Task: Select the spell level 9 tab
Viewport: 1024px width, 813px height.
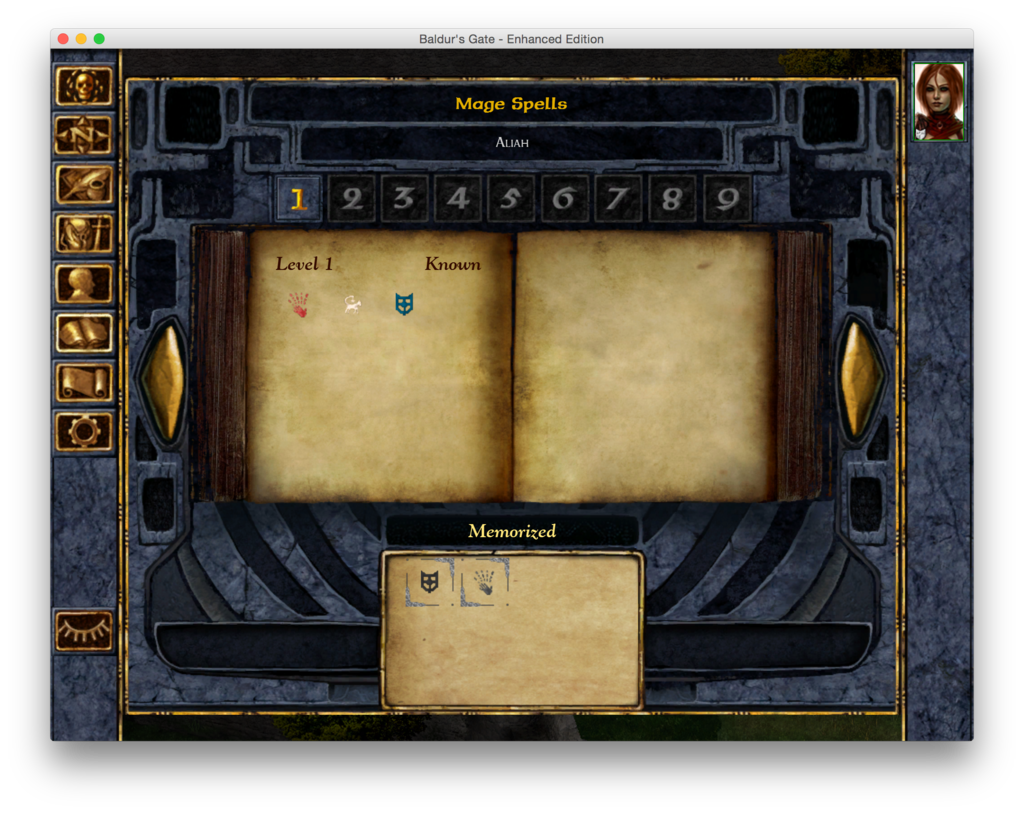Action: tap(727, 199)
